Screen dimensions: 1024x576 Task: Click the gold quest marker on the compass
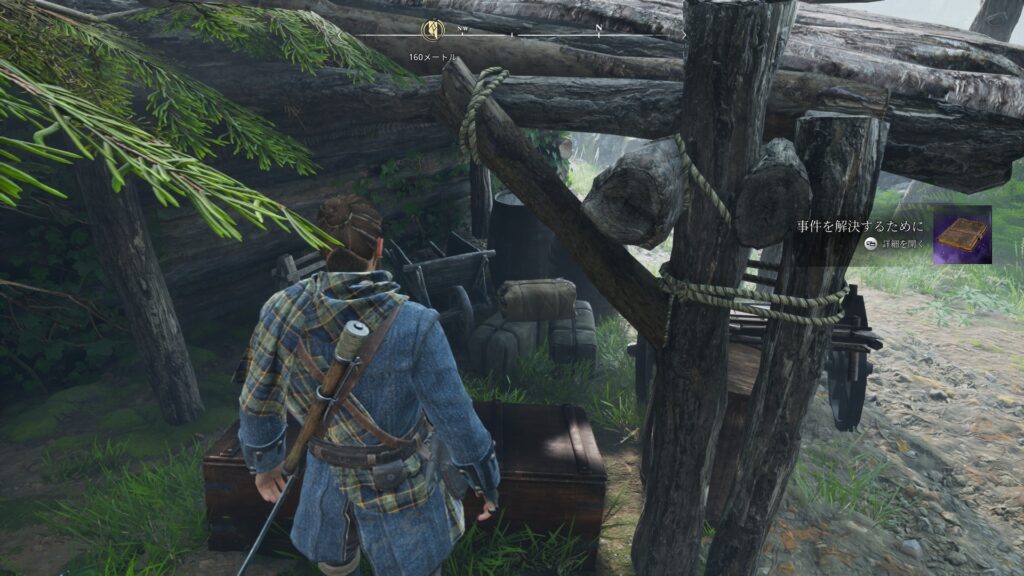[433, 30]
